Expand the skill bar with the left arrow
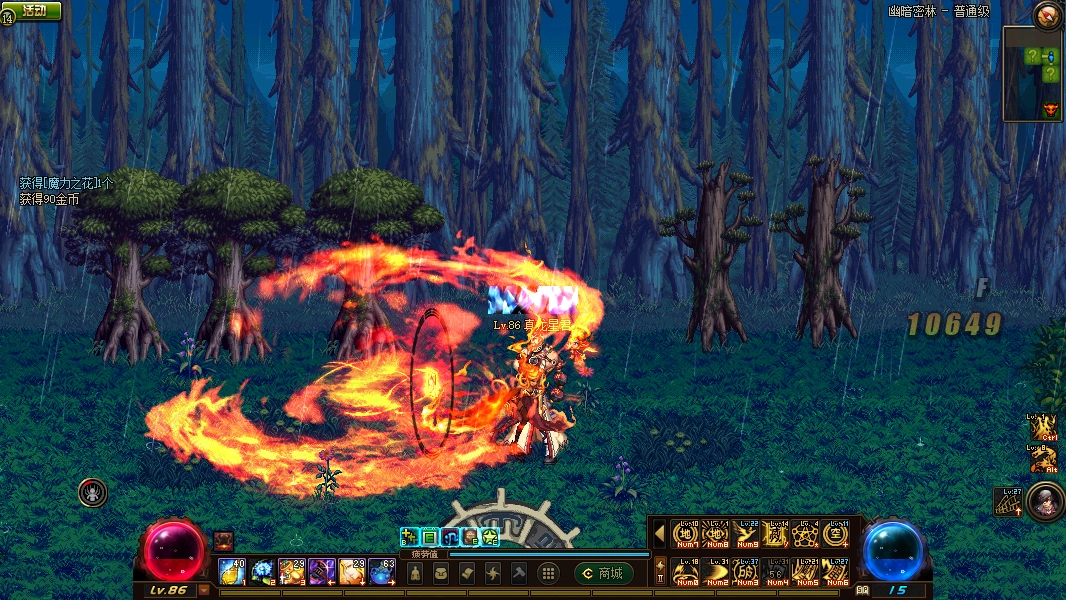1066x600 pixels. [x=659, y=534]
